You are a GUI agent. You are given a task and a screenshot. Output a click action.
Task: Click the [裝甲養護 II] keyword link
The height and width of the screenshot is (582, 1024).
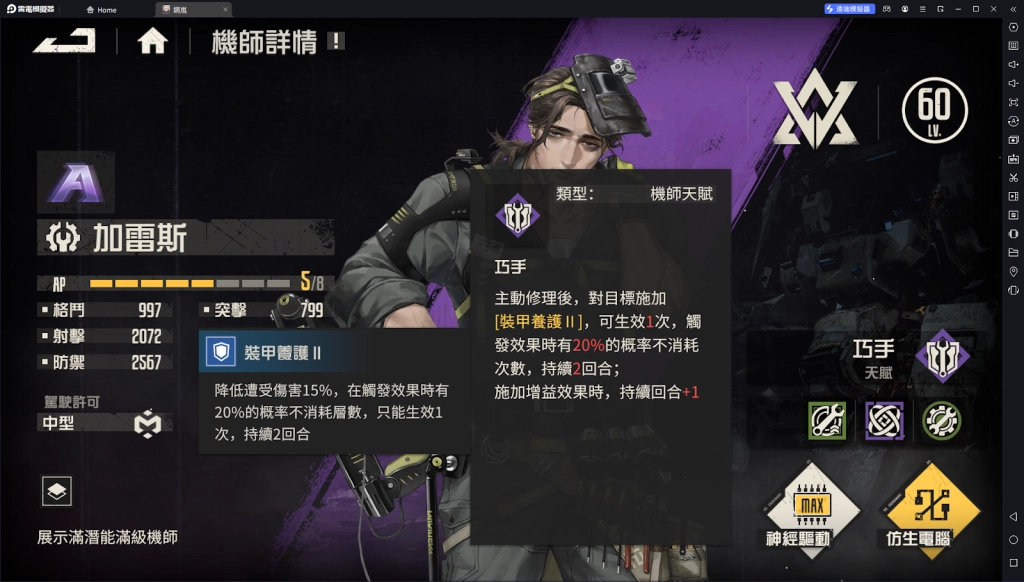click(x=537, y=320)
